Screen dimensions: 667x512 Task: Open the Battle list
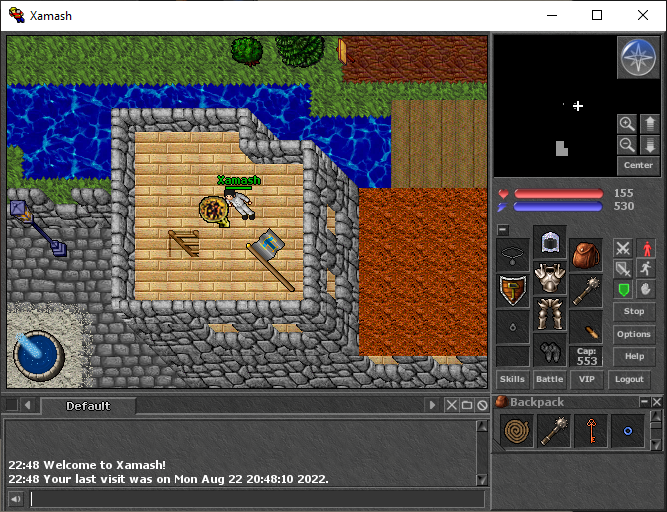549,380
